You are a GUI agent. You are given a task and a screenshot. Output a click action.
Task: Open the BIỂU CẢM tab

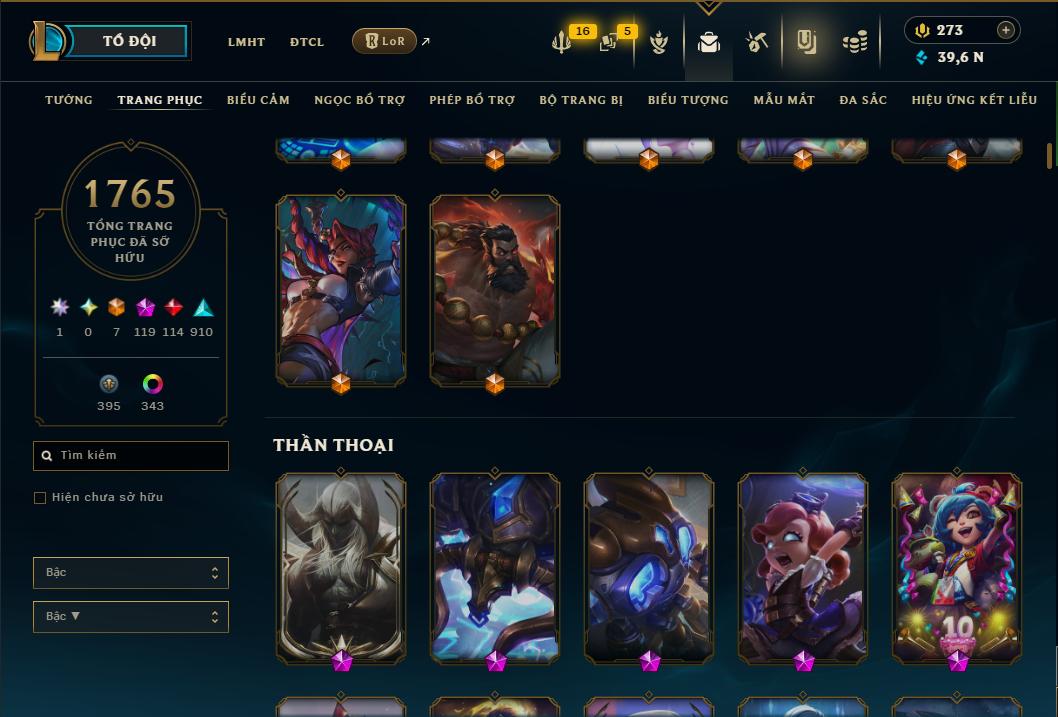(x=258, y=100)
